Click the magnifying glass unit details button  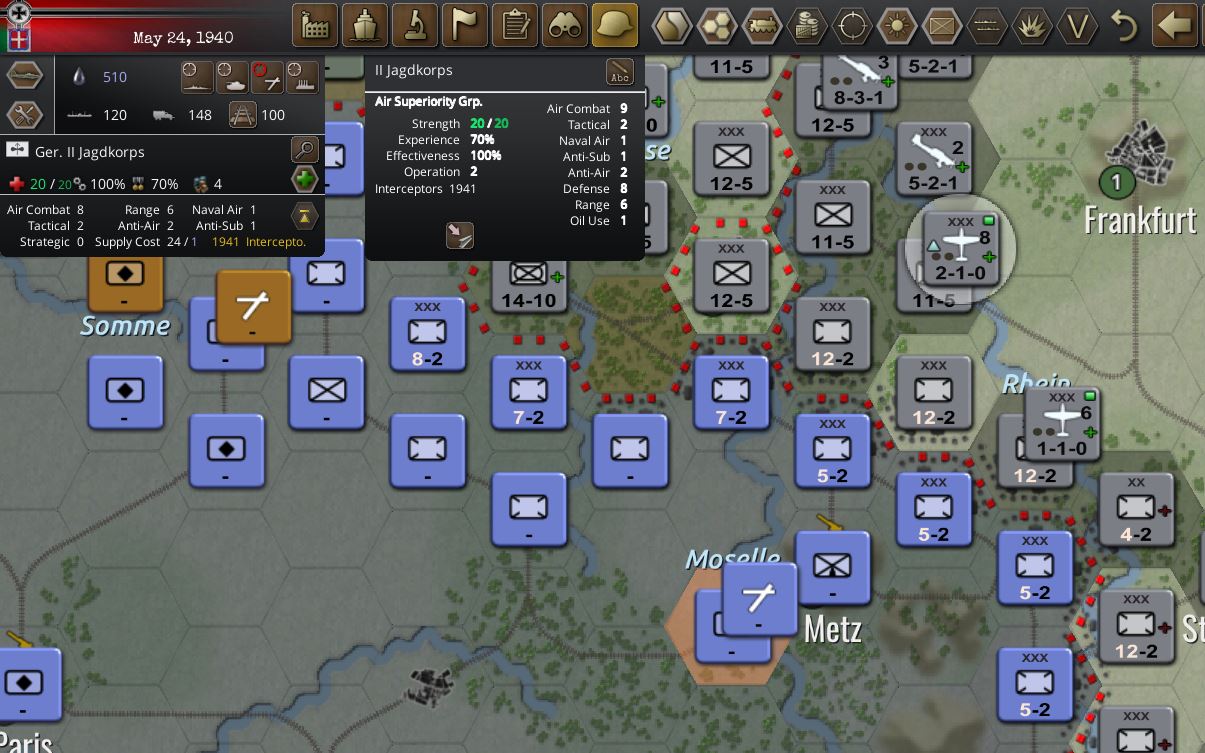point(304,151)
